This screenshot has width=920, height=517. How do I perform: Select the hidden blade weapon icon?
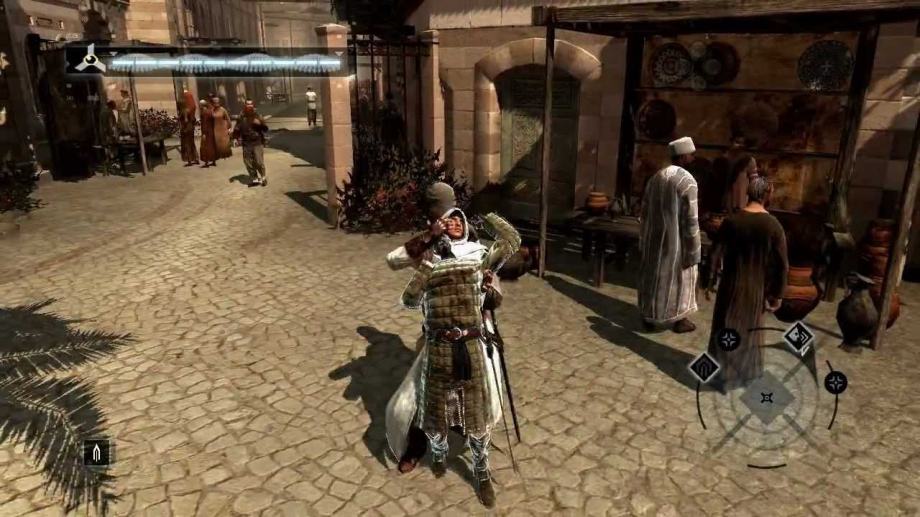96,453
